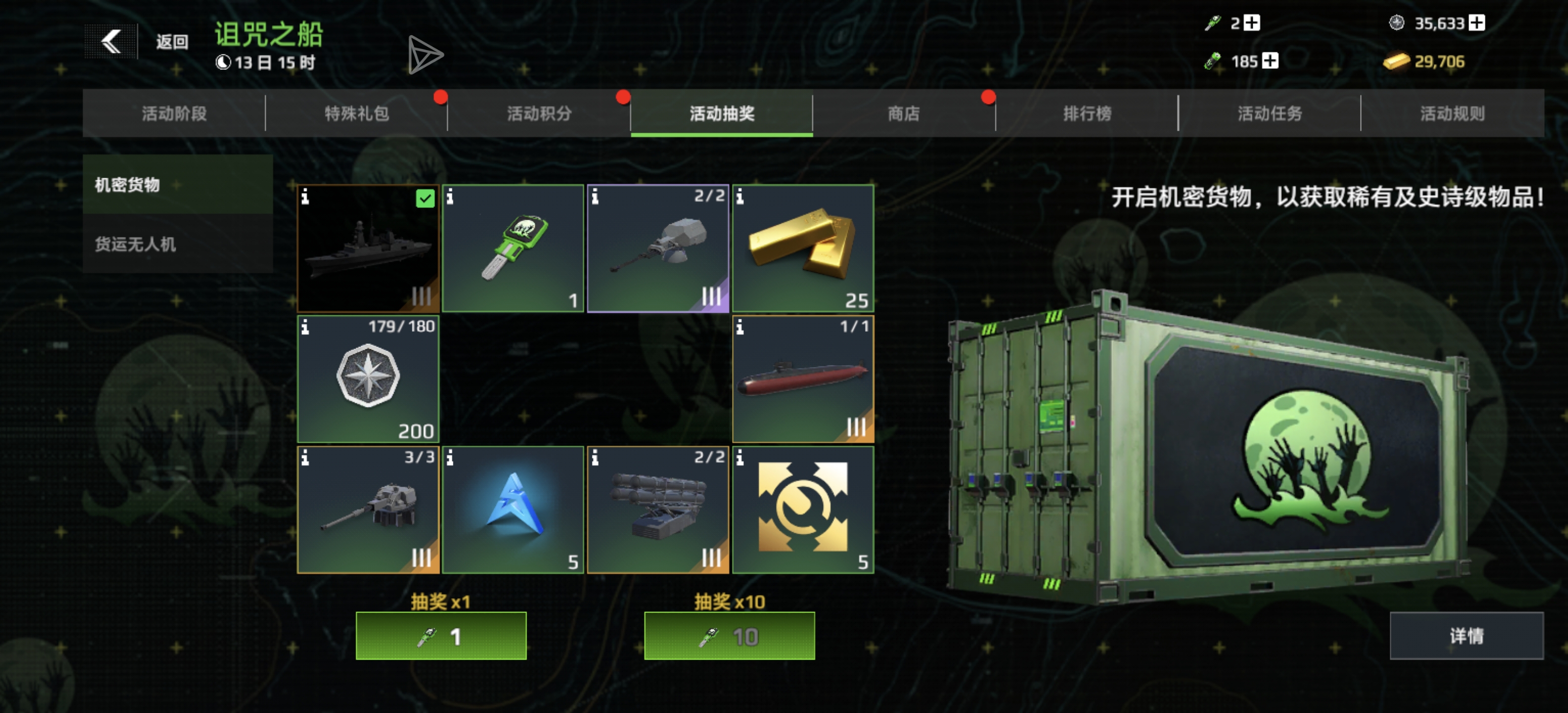The width and height of the screenshot is (1568, 713).
Task: Open the 商店 tab
Action: 904,113
